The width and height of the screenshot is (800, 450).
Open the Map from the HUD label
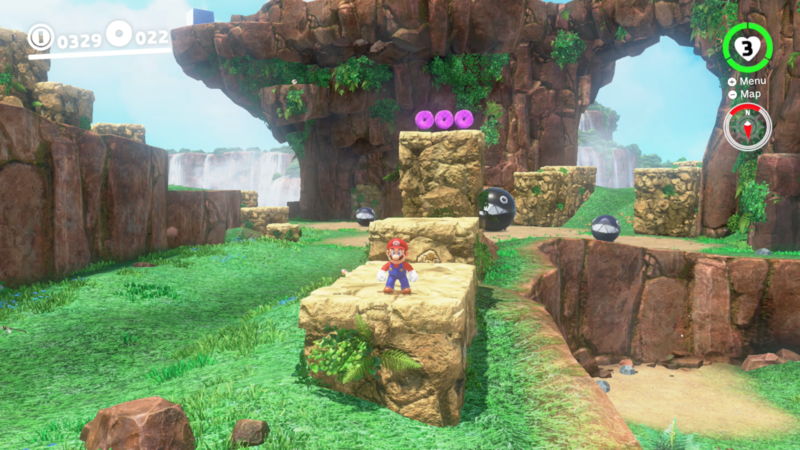(x=749, y=94)
